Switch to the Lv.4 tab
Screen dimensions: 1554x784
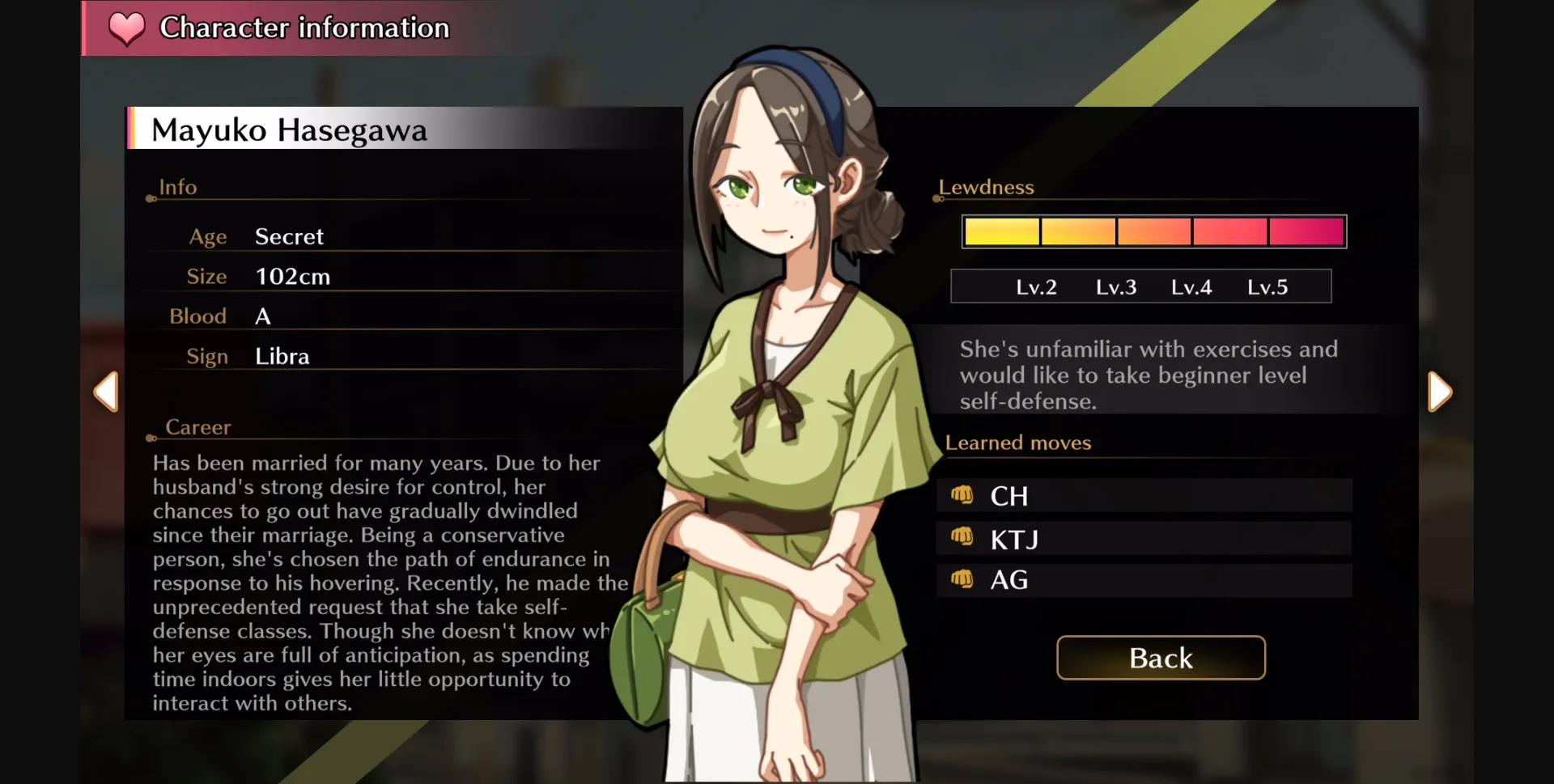(x=1191, y=286)
